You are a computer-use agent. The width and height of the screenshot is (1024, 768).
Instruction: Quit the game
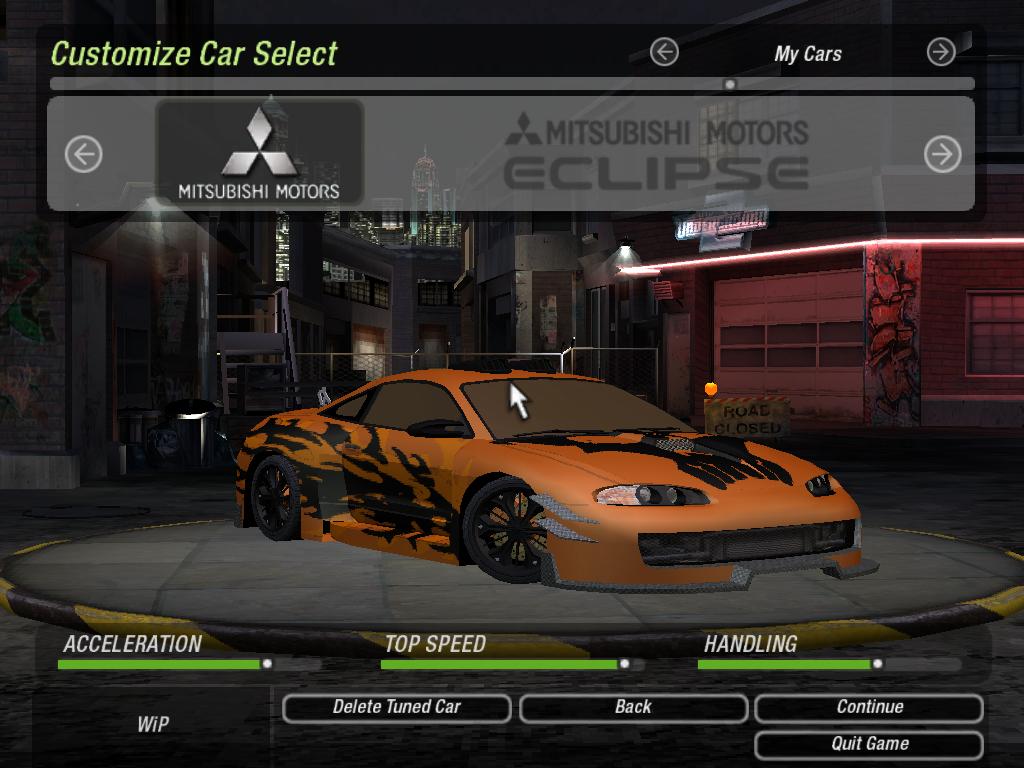point(869,744)
